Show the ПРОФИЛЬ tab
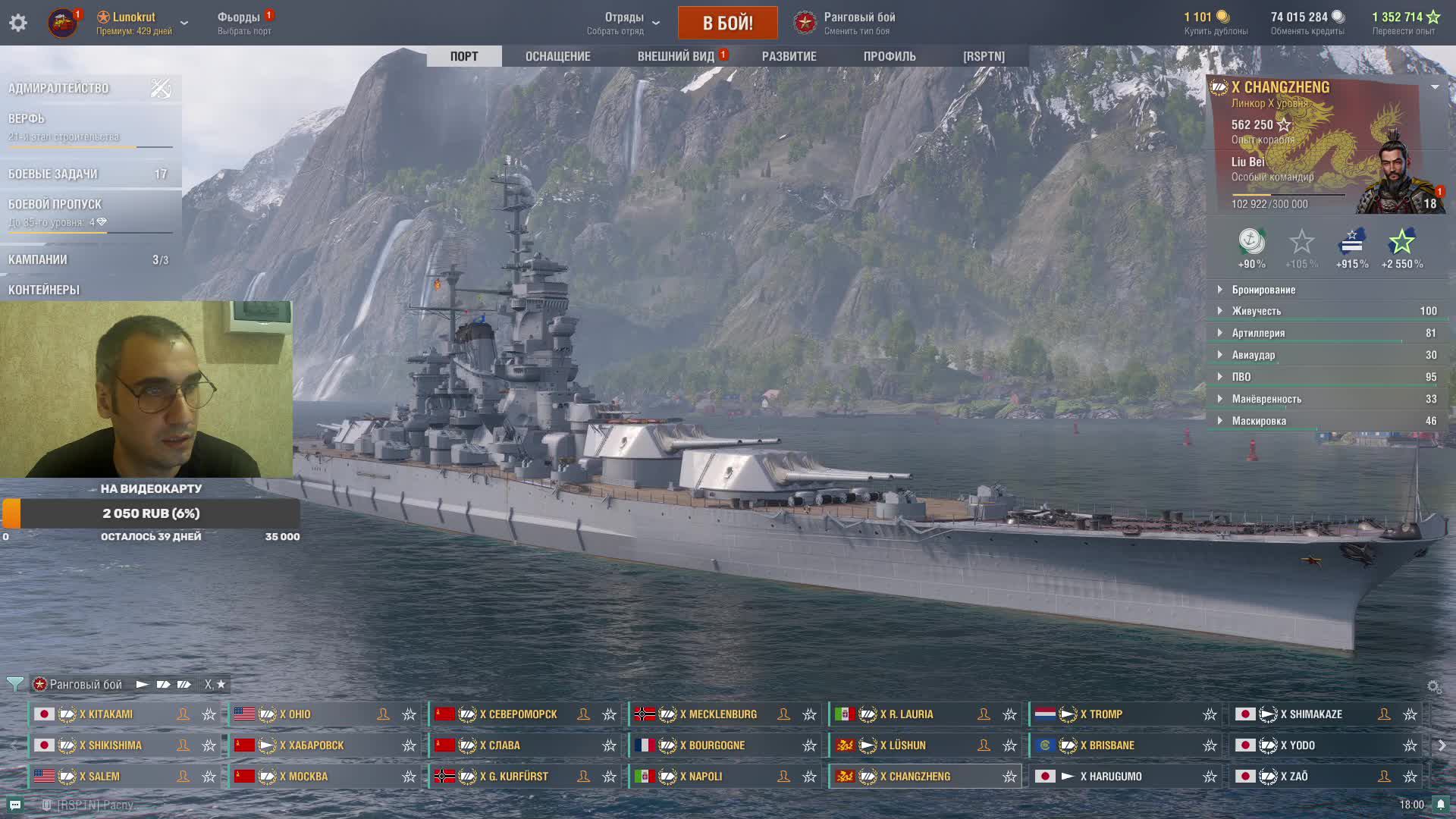Screen dimensions: 1456x819 (x=890, y=56)
